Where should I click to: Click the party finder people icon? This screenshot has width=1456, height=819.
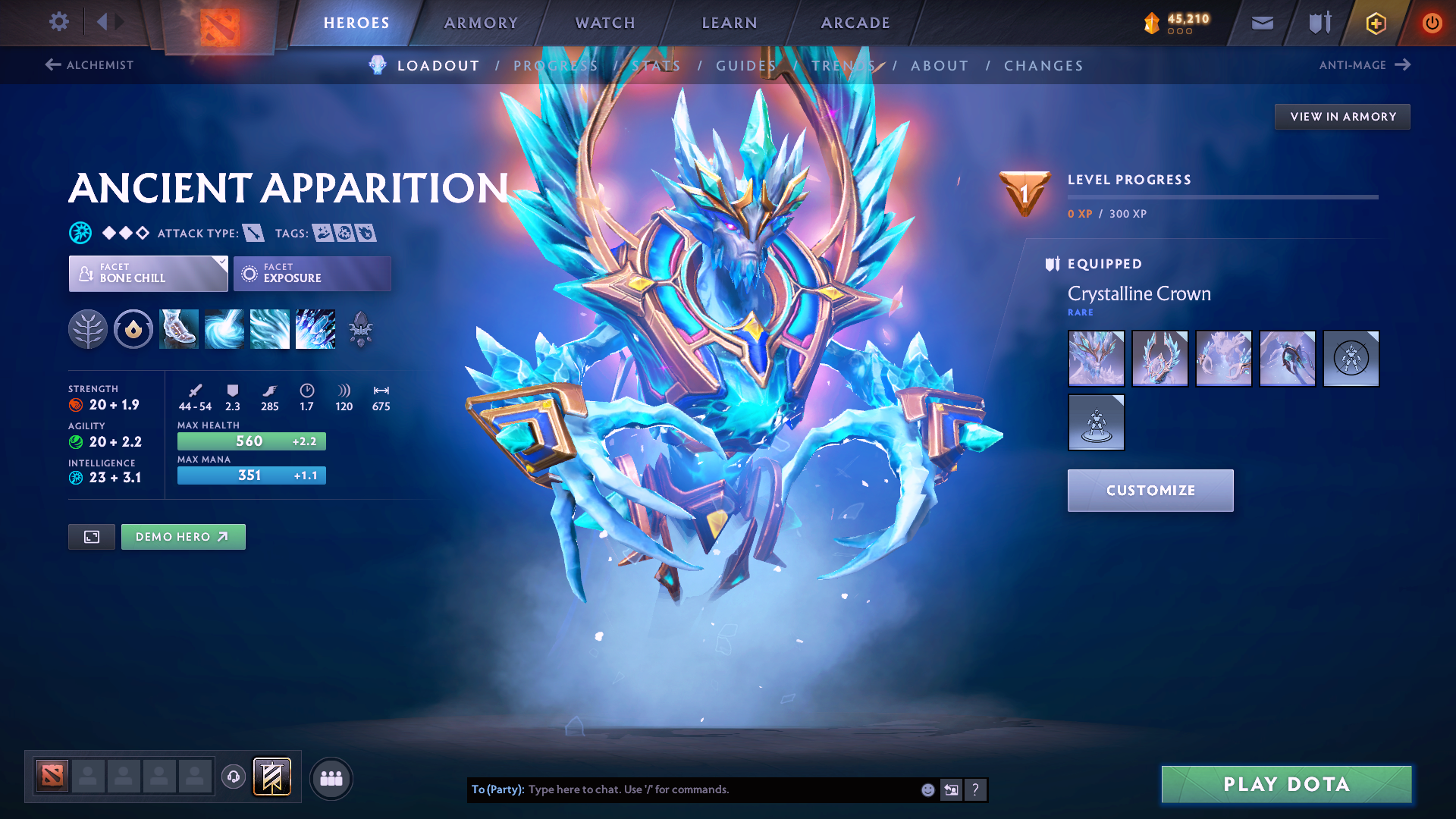click(331, 777)
